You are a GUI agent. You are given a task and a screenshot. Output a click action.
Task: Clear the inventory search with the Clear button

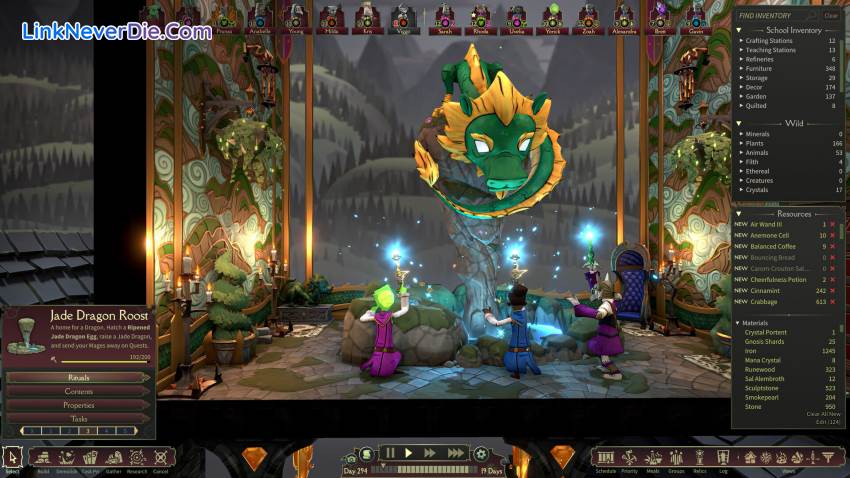[831, 15]
